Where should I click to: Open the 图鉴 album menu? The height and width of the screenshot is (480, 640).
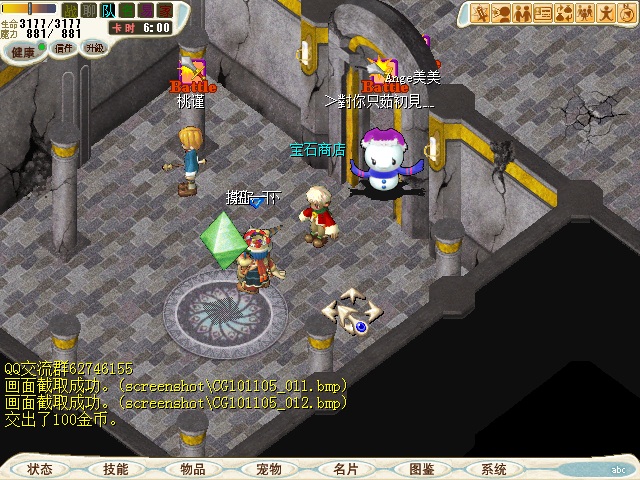[x=421, y=469]
